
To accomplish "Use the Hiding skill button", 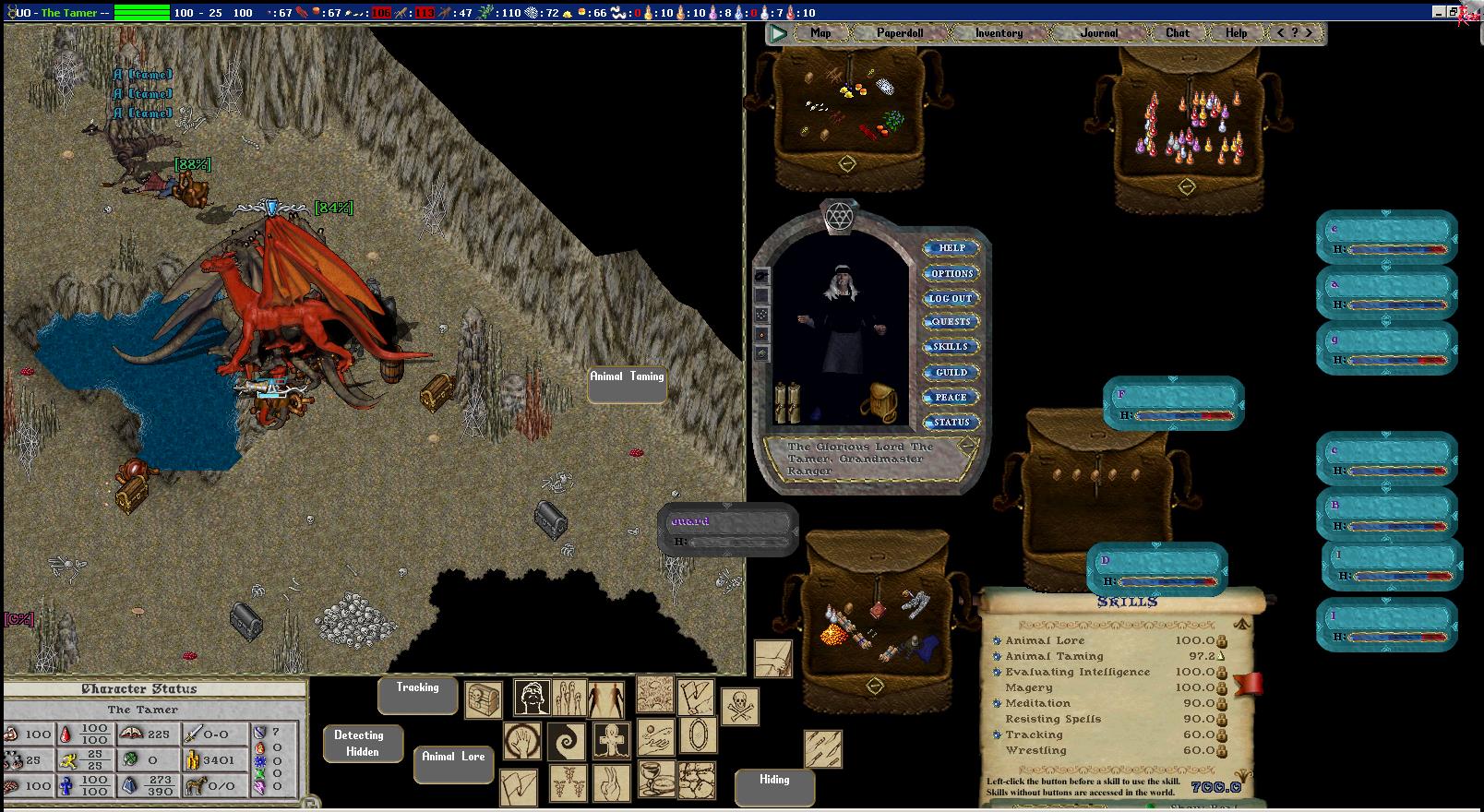I will click(774, 786).
